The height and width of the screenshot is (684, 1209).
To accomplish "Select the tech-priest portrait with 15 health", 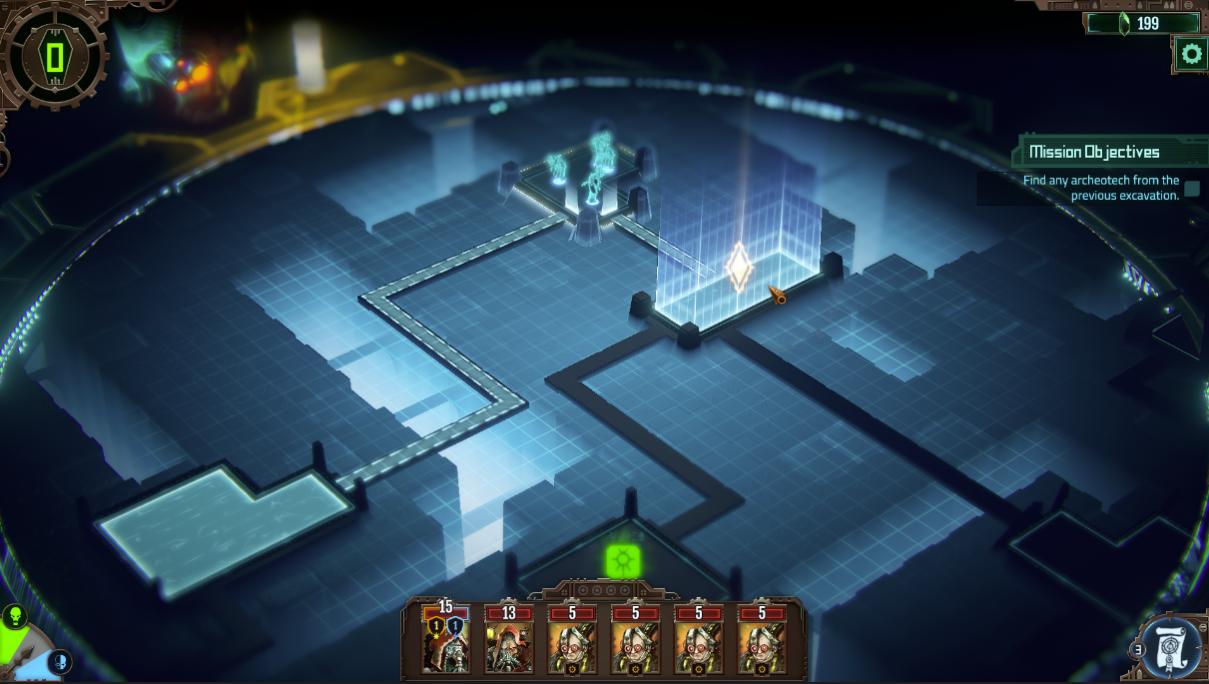I will 446,640.
